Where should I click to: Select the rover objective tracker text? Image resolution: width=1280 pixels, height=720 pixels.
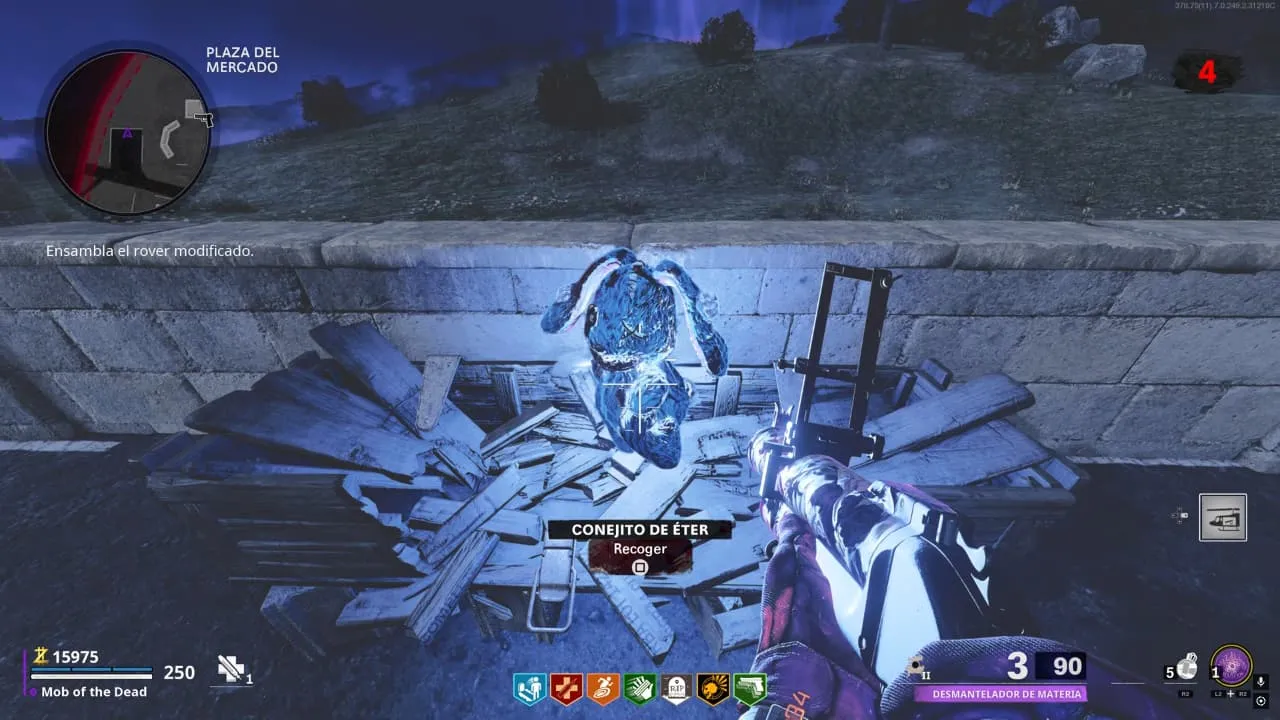point(150,251)
